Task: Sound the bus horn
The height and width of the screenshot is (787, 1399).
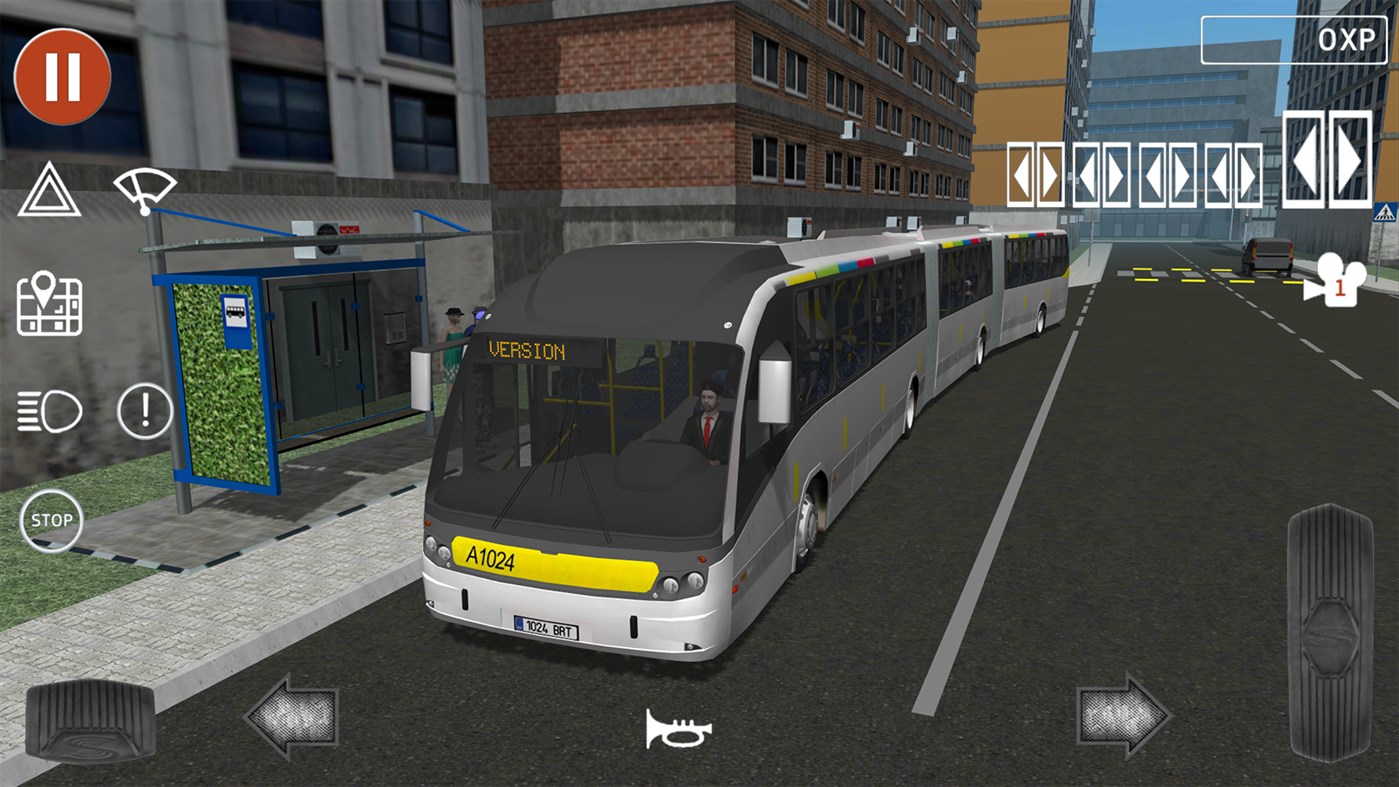Action: [x=678, y=729]
